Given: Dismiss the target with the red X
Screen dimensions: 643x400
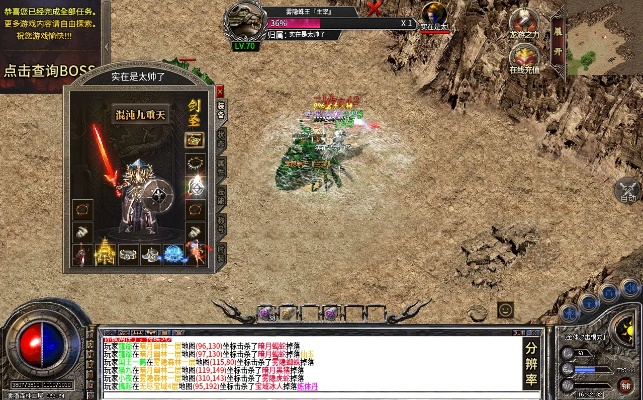Looking at the screenshot, I should point(374,8).
